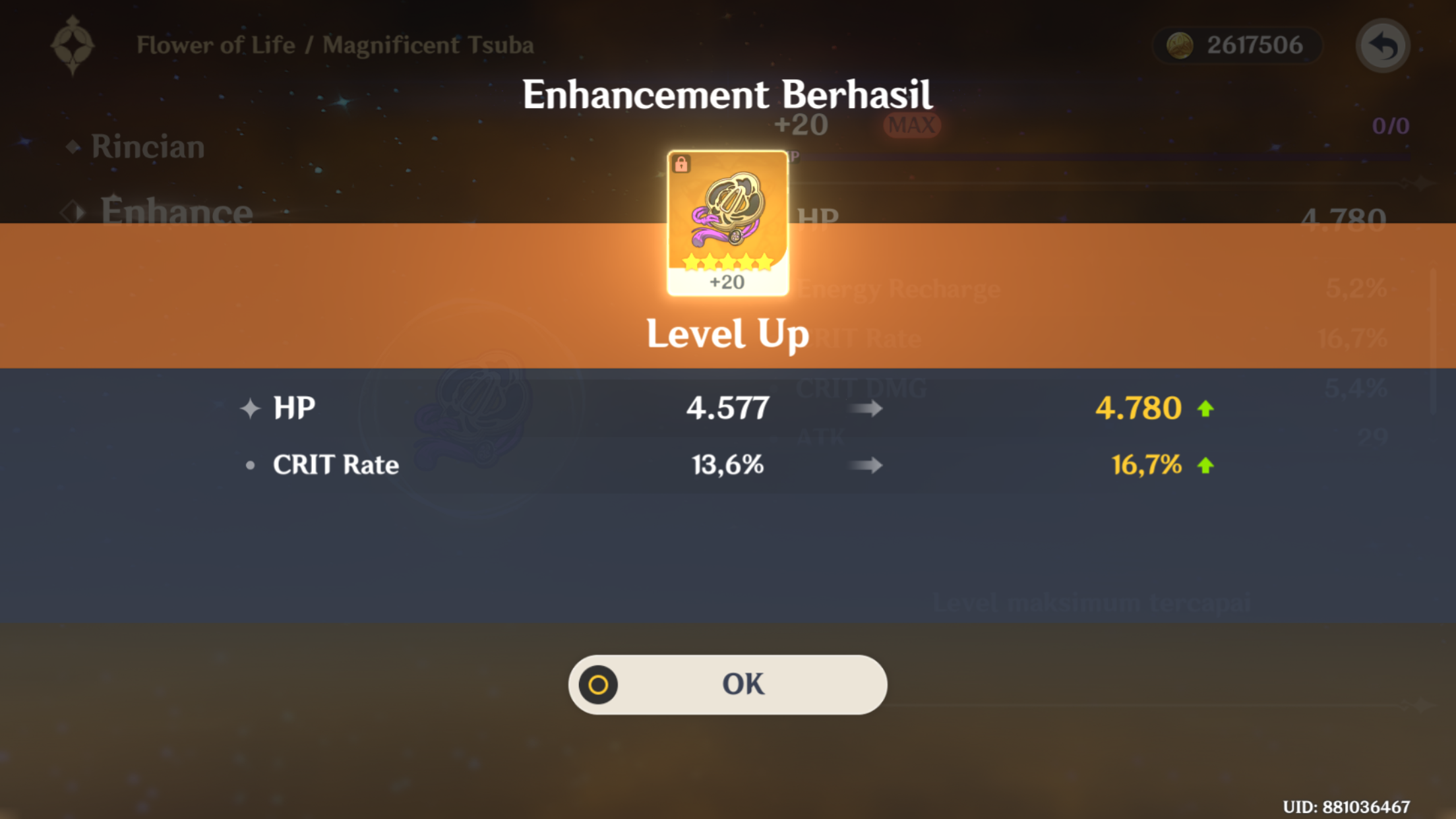1456x819 pixels.
Task: Click the green arrow beside 16,7% CRIT Rate
Action: click(1207, 465)
